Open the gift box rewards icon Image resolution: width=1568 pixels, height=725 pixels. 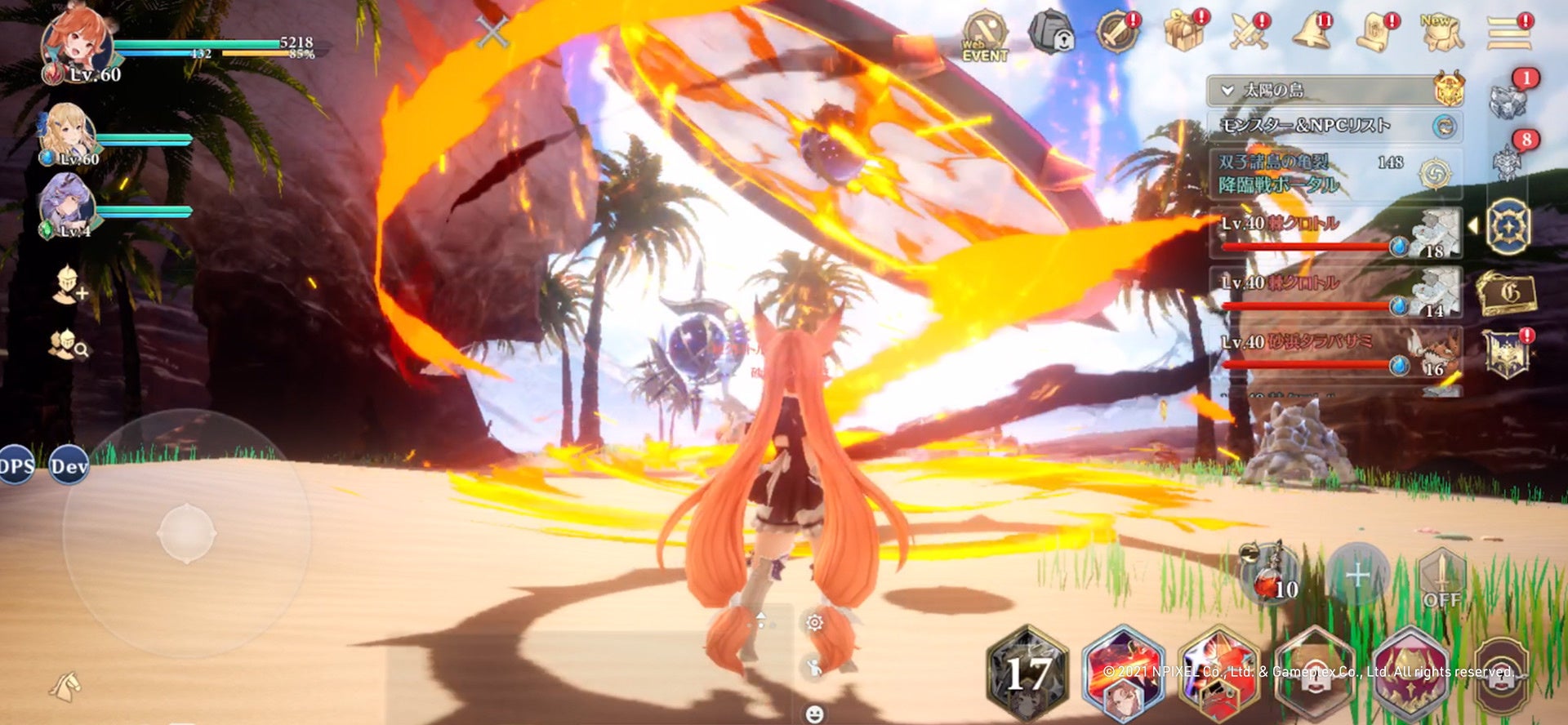pyautogui.click(x=1184, y=33)
